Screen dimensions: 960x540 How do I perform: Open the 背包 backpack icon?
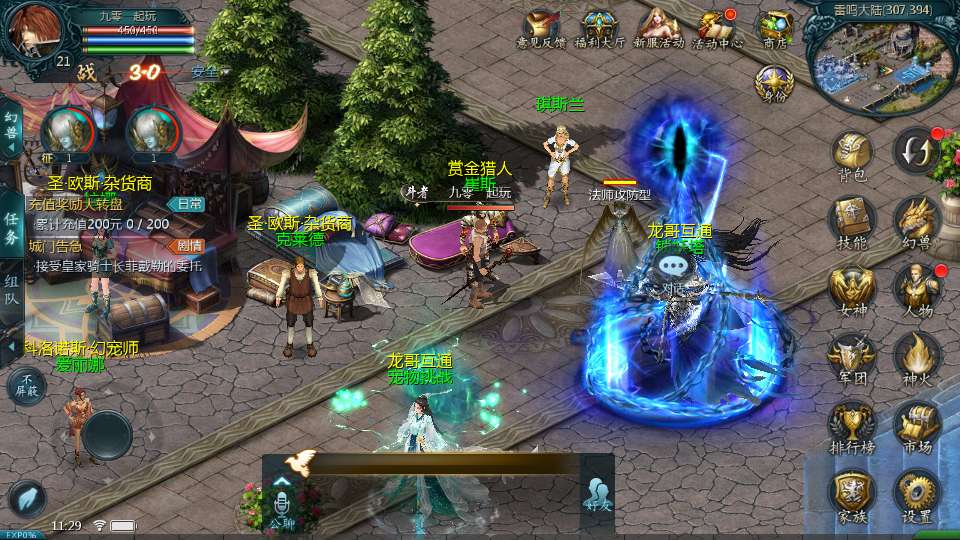pyautogui.click(x=852, y=153)
